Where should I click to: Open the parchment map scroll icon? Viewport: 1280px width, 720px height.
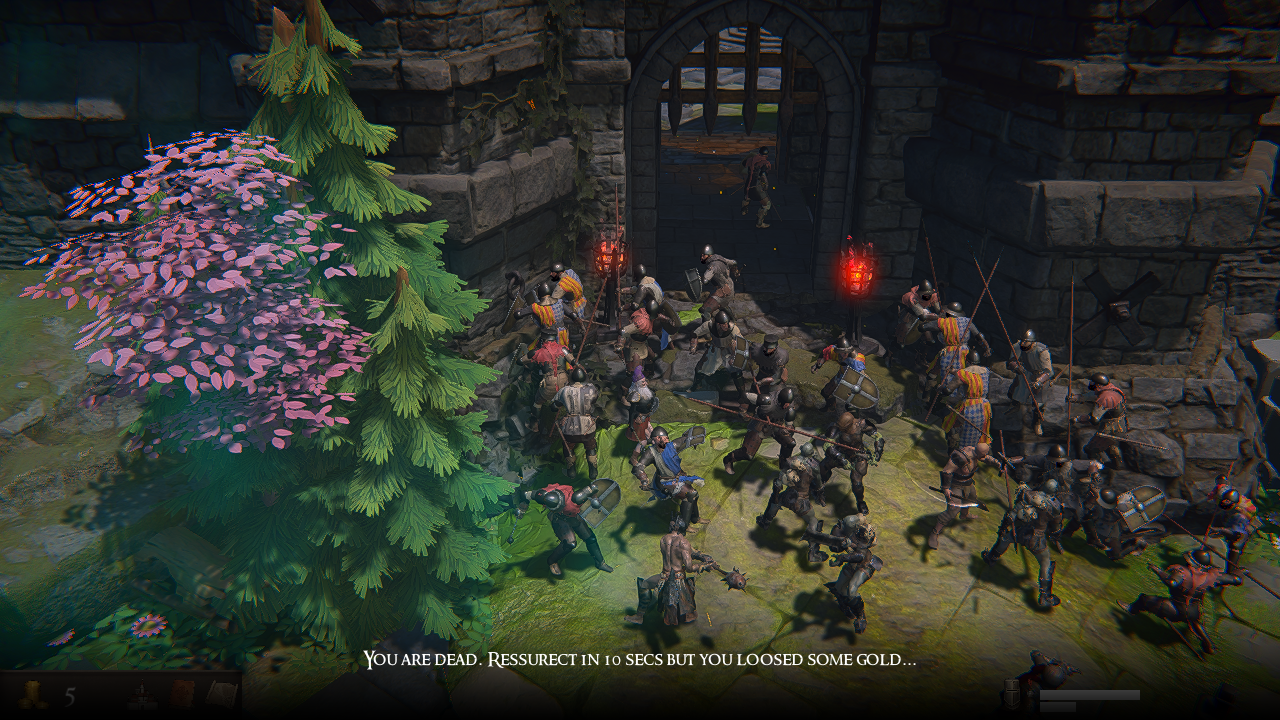(x=220, y=694)
